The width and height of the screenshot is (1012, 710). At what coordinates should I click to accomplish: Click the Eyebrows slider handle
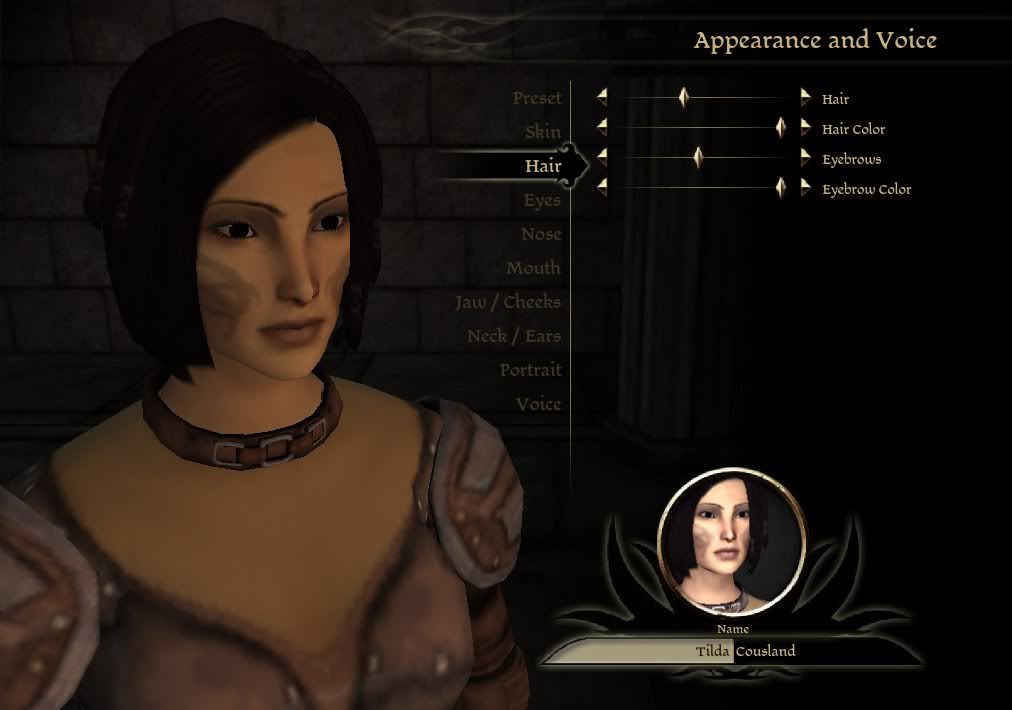(x=698, y=158)
